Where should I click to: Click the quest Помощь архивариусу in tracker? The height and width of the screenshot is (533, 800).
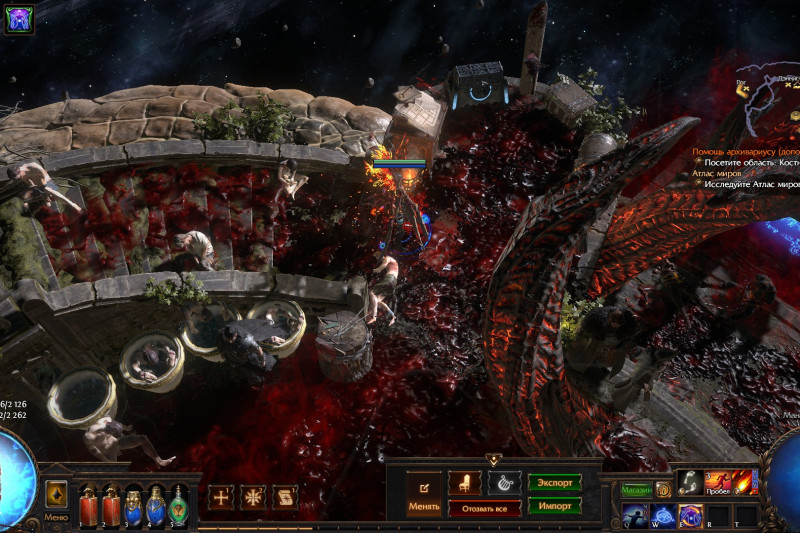tap(745, 152)
